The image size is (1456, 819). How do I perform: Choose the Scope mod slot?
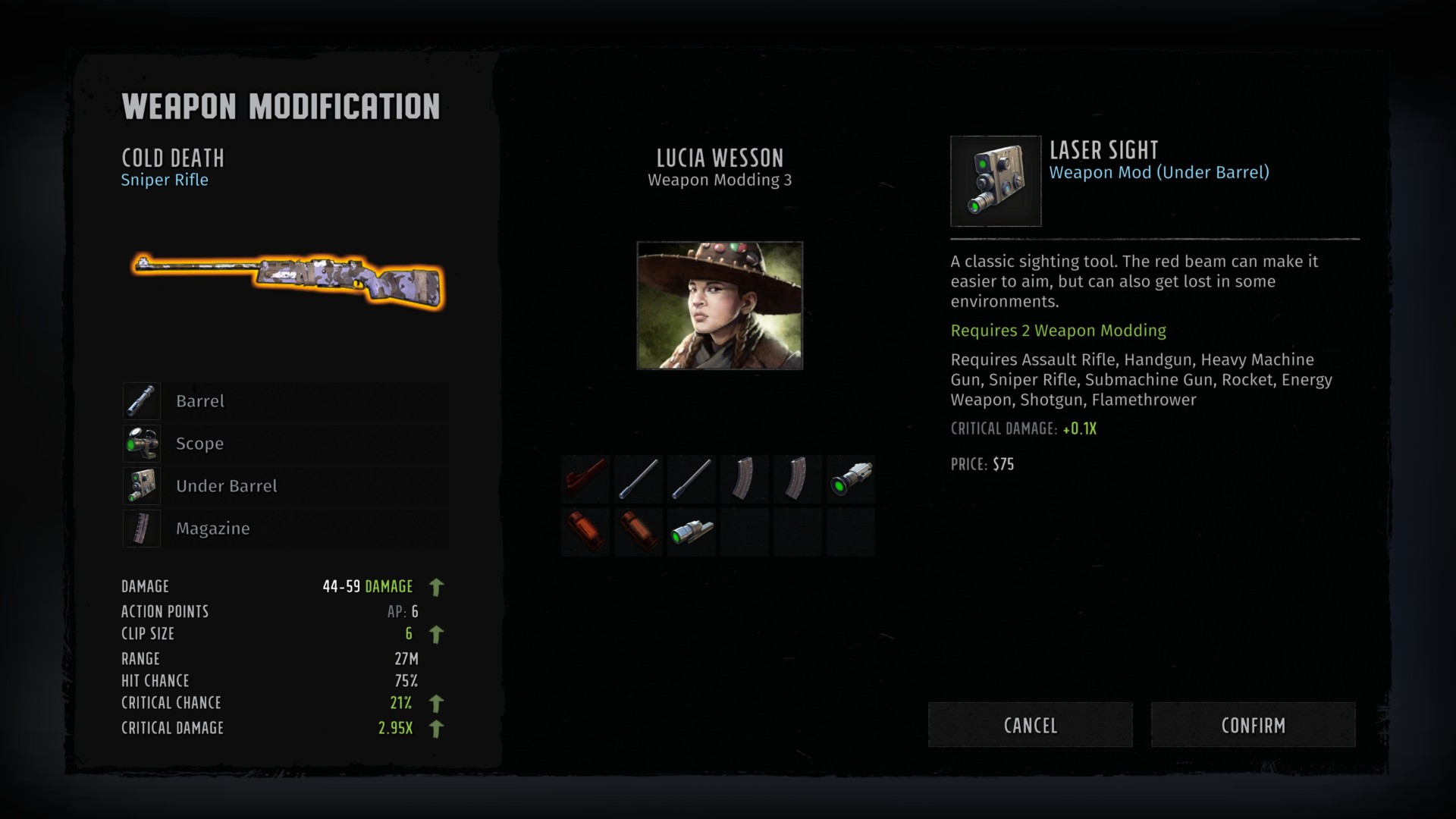point(285,444)
